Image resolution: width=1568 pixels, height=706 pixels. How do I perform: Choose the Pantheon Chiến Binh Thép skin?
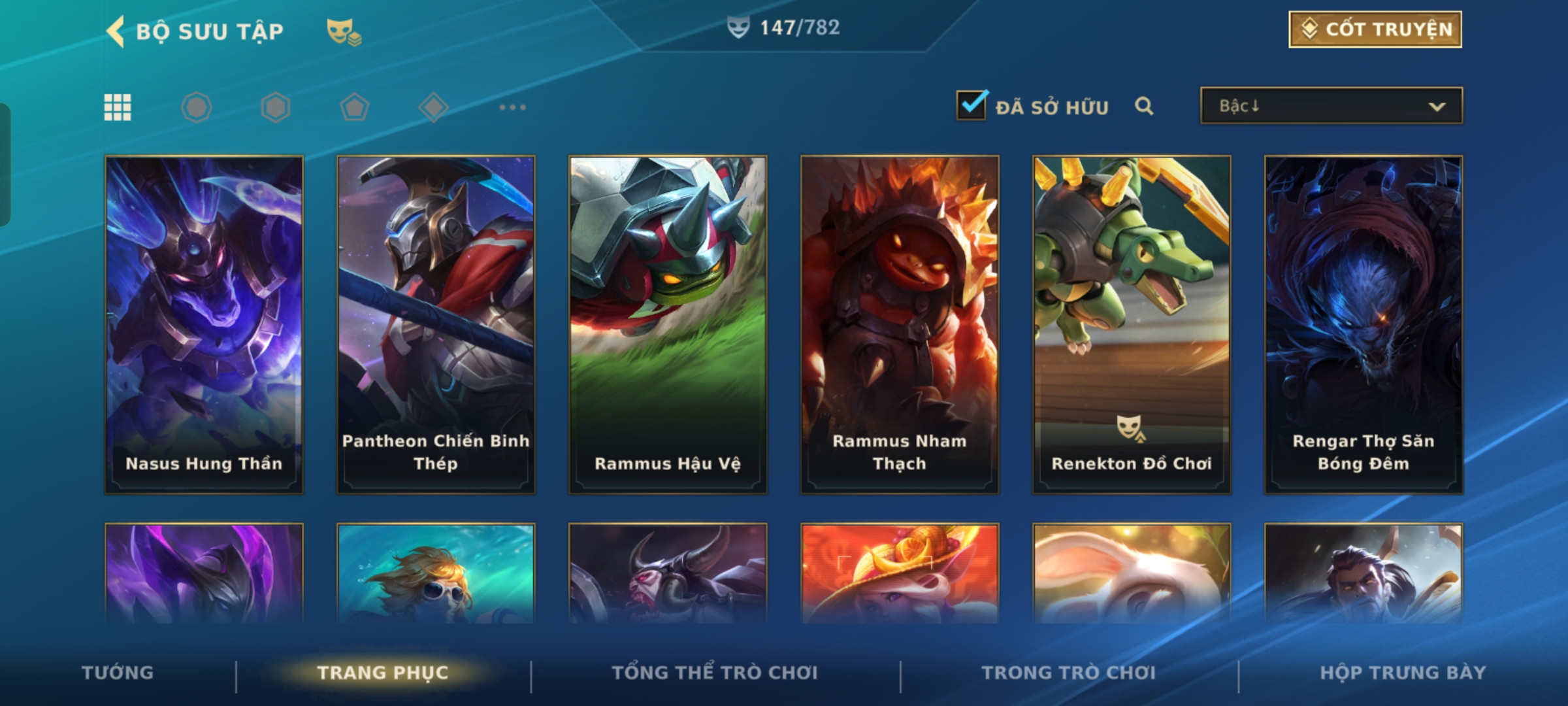click(x=436, y=324)
